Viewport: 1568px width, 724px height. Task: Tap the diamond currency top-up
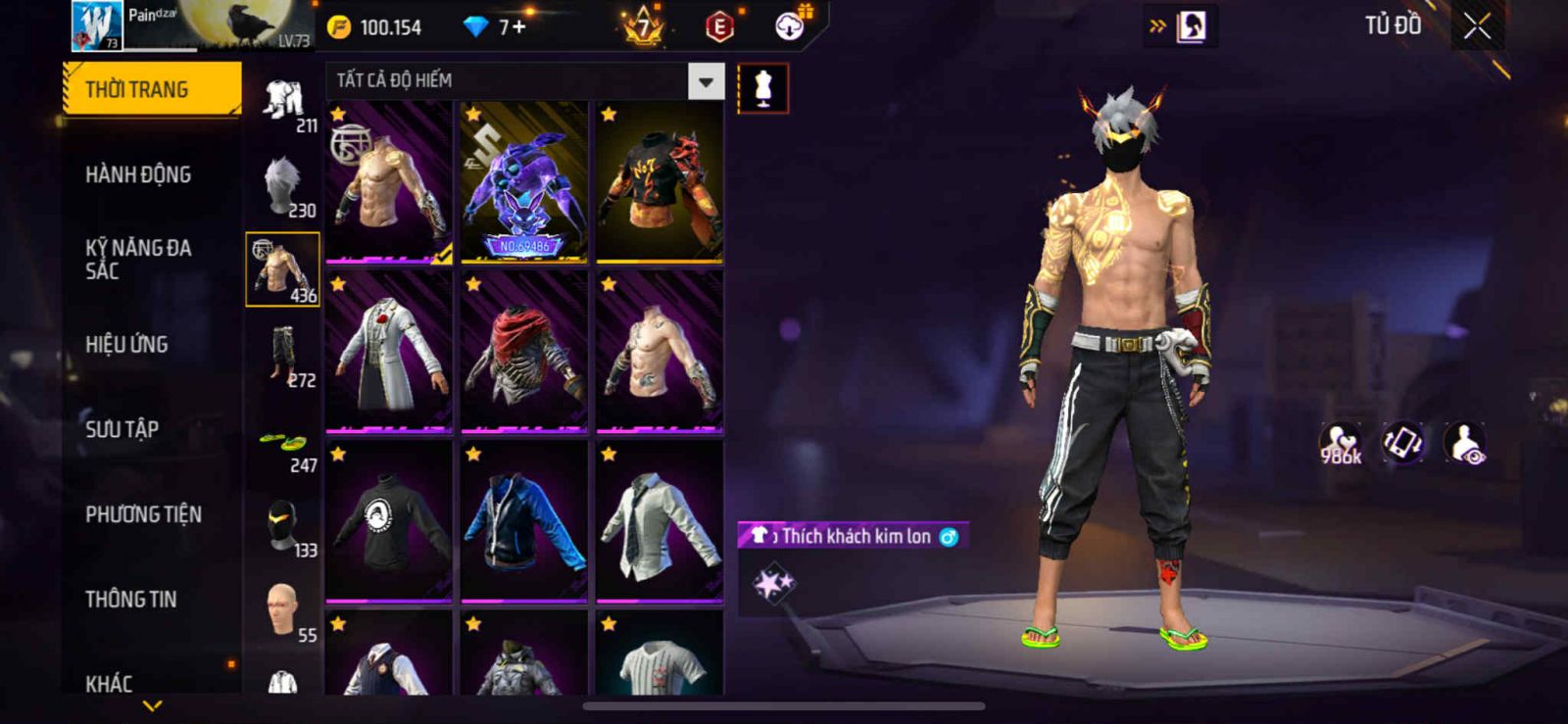496,27
